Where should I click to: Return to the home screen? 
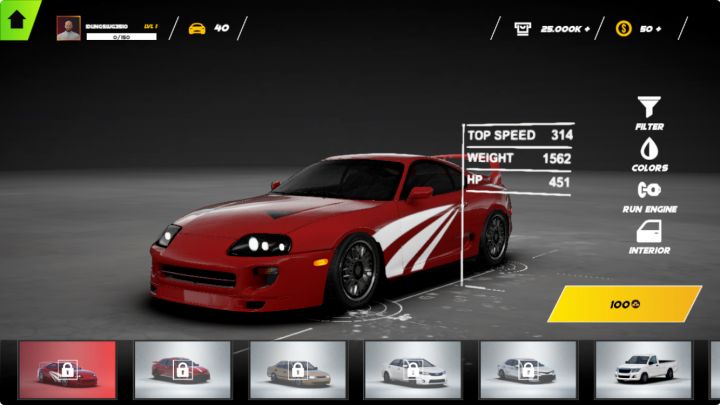pyautogui.click(x=17, y=18)
